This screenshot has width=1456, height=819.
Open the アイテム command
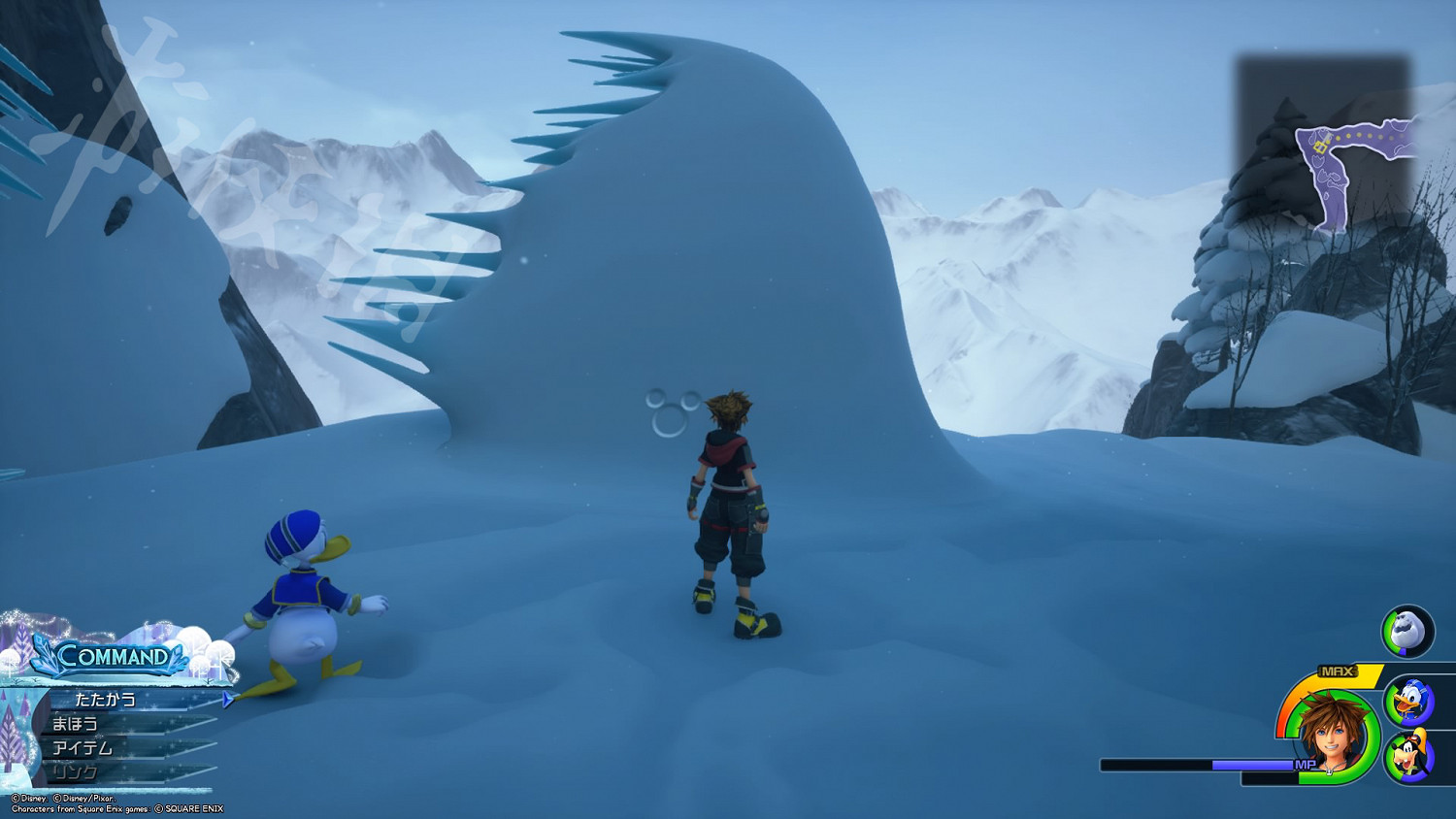click(x=83, y=748)
